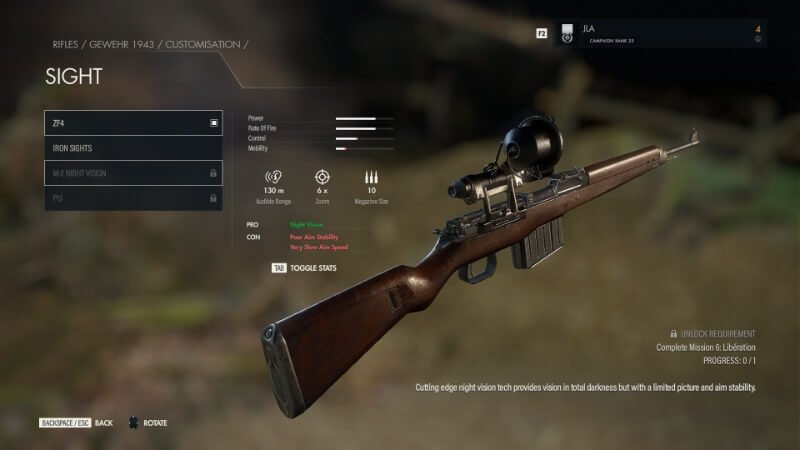Select the ZF4 sight option
The width and height of the screenshot is (800, 450).
(133, 123)
